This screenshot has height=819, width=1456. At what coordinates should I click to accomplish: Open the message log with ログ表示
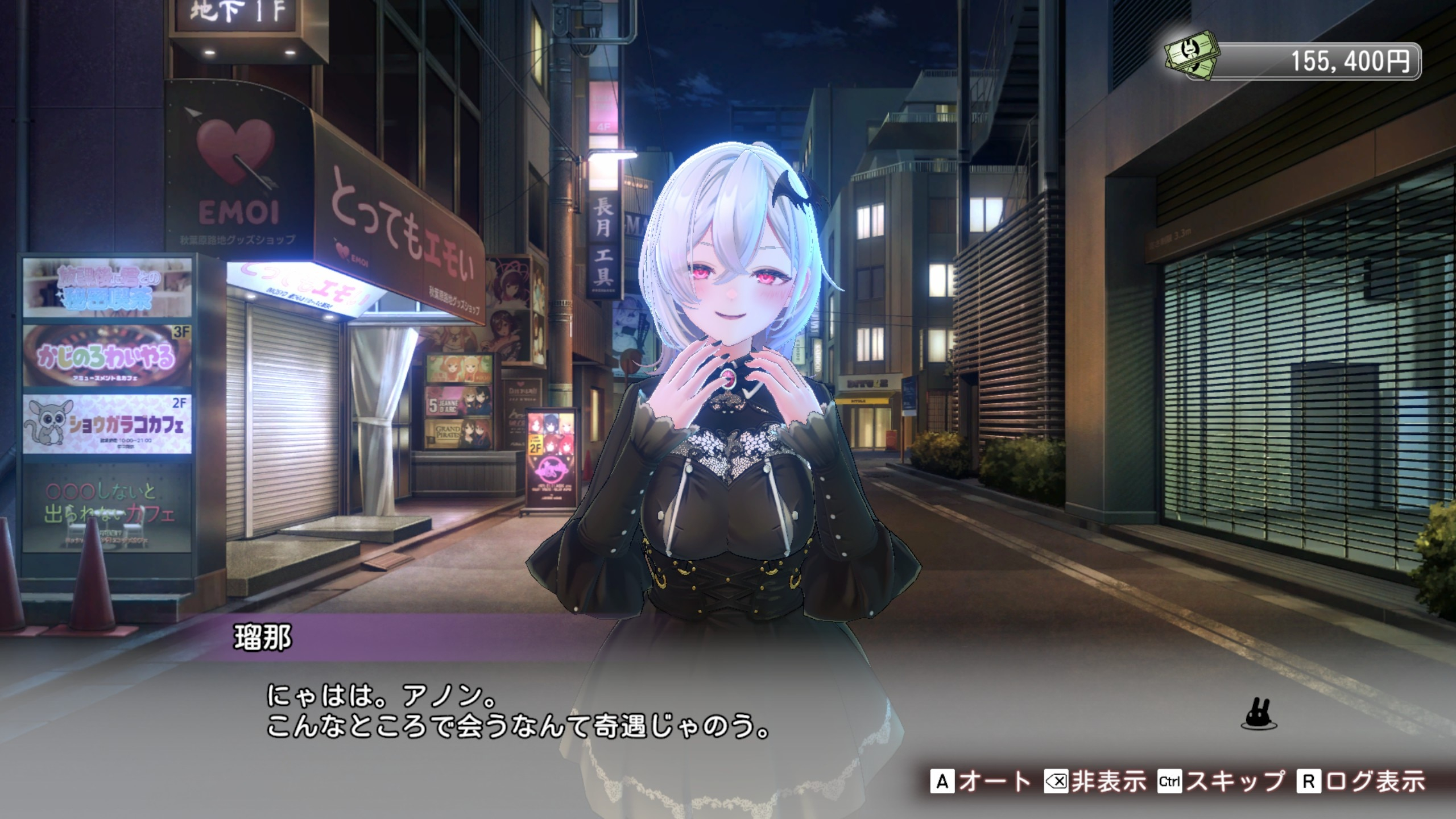(1360, 781)
